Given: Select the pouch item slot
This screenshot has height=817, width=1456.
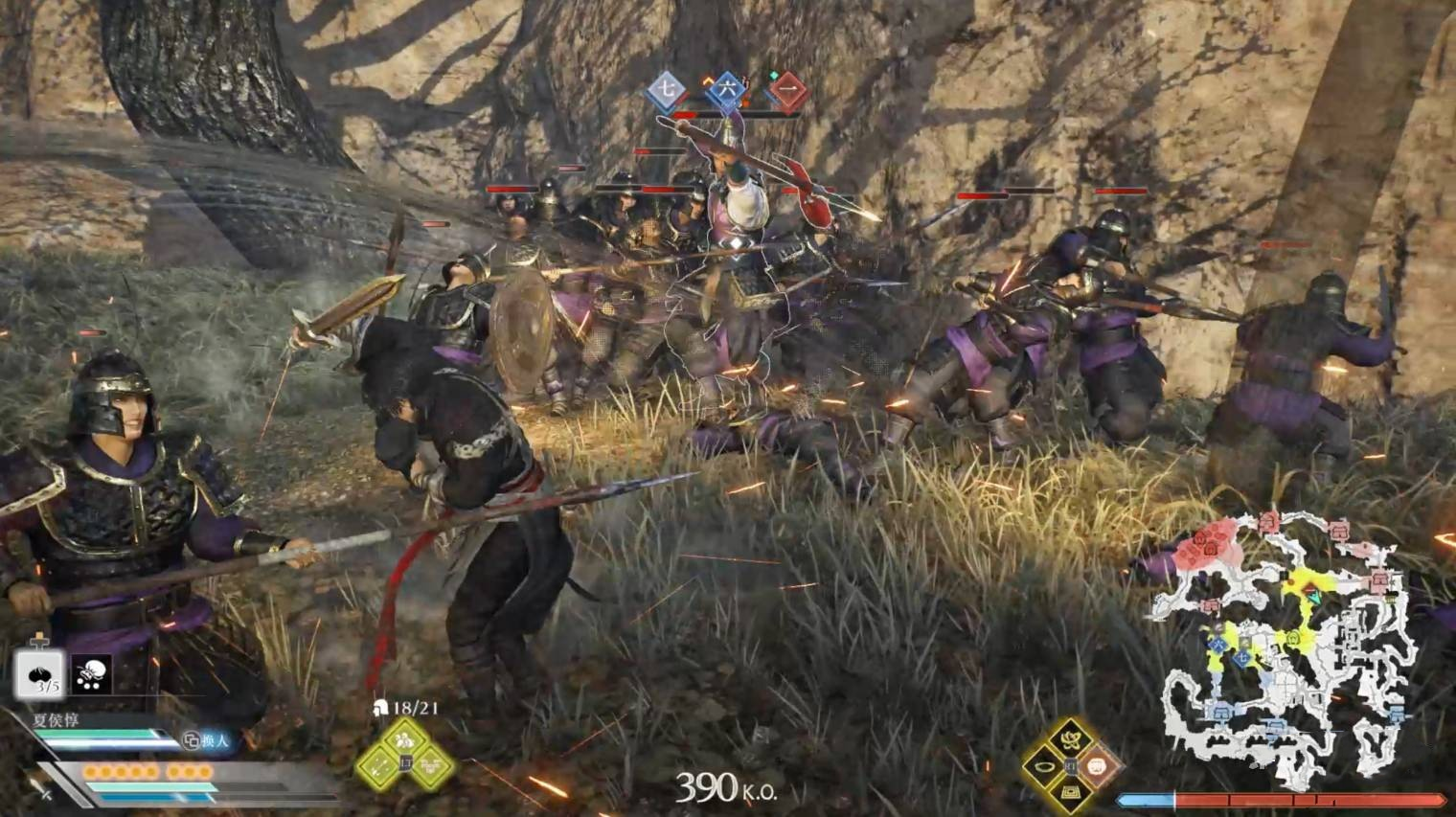Looking at the screenshot, I should click(x=91, y=674).
